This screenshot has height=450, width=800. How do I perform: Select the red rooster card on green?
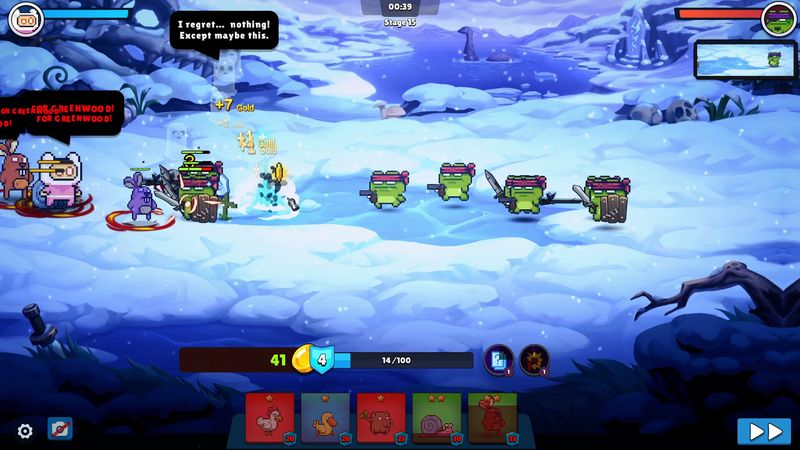[492, 417]
